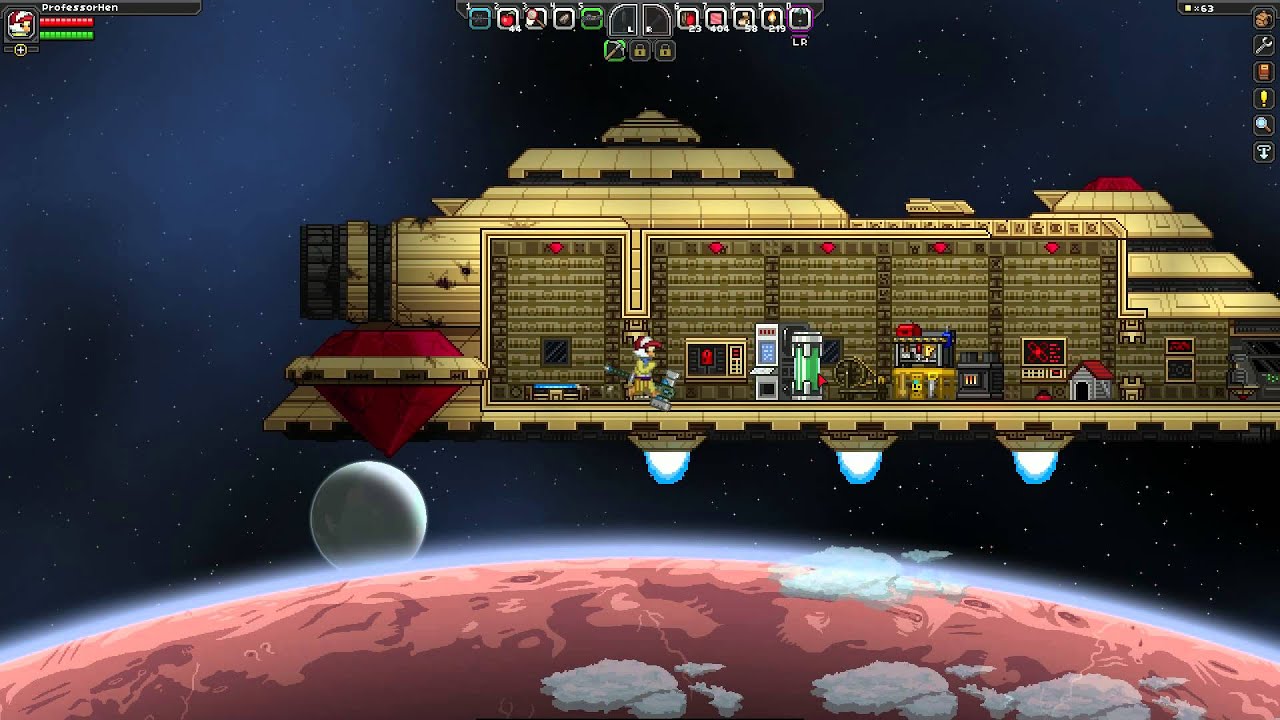
Task: Select the magnifying tool in hotbar slot 3
Action: 536,18
